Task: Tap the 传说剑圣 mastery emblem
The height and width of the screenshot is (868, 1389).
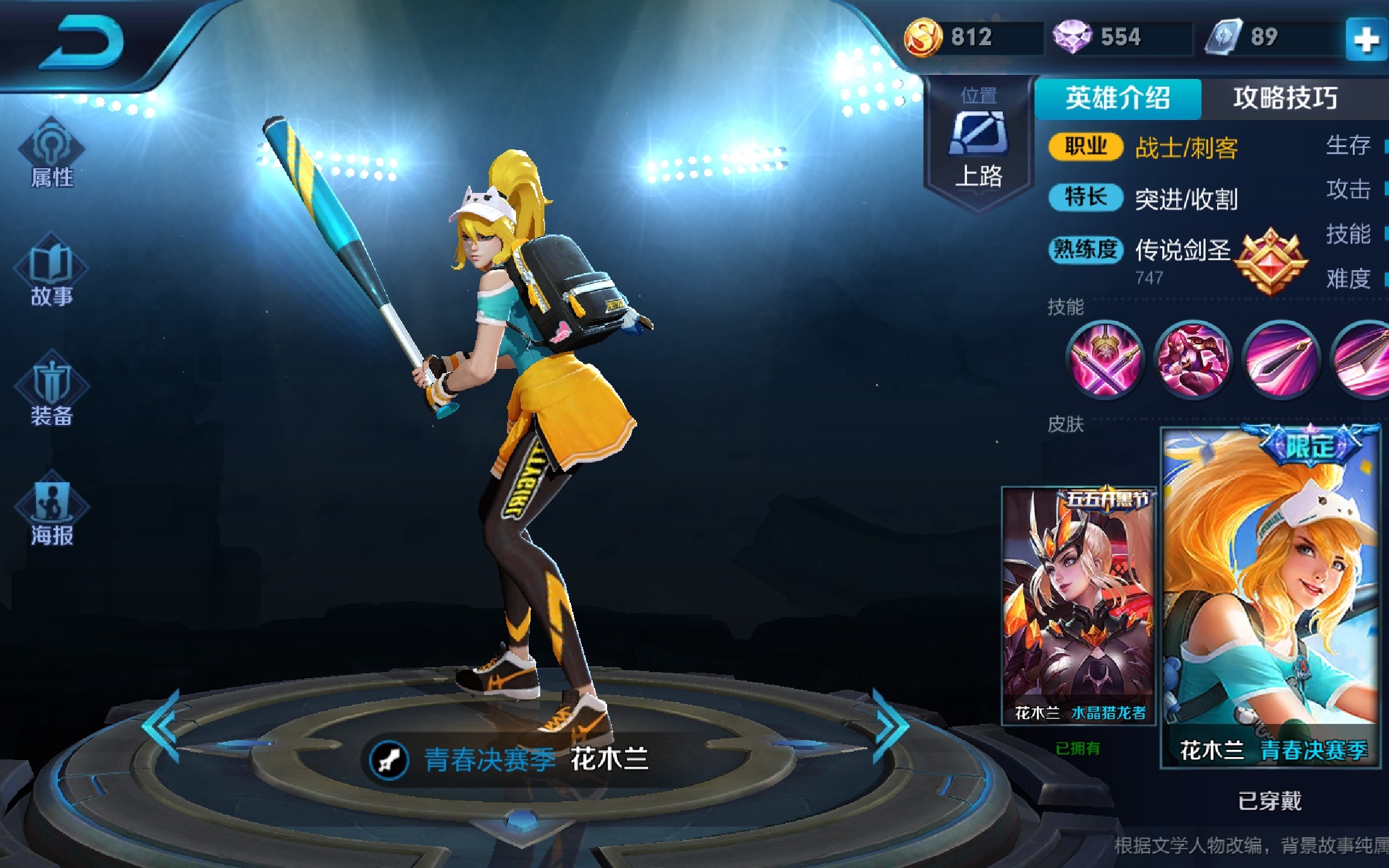Action: tap(1271, 261)
